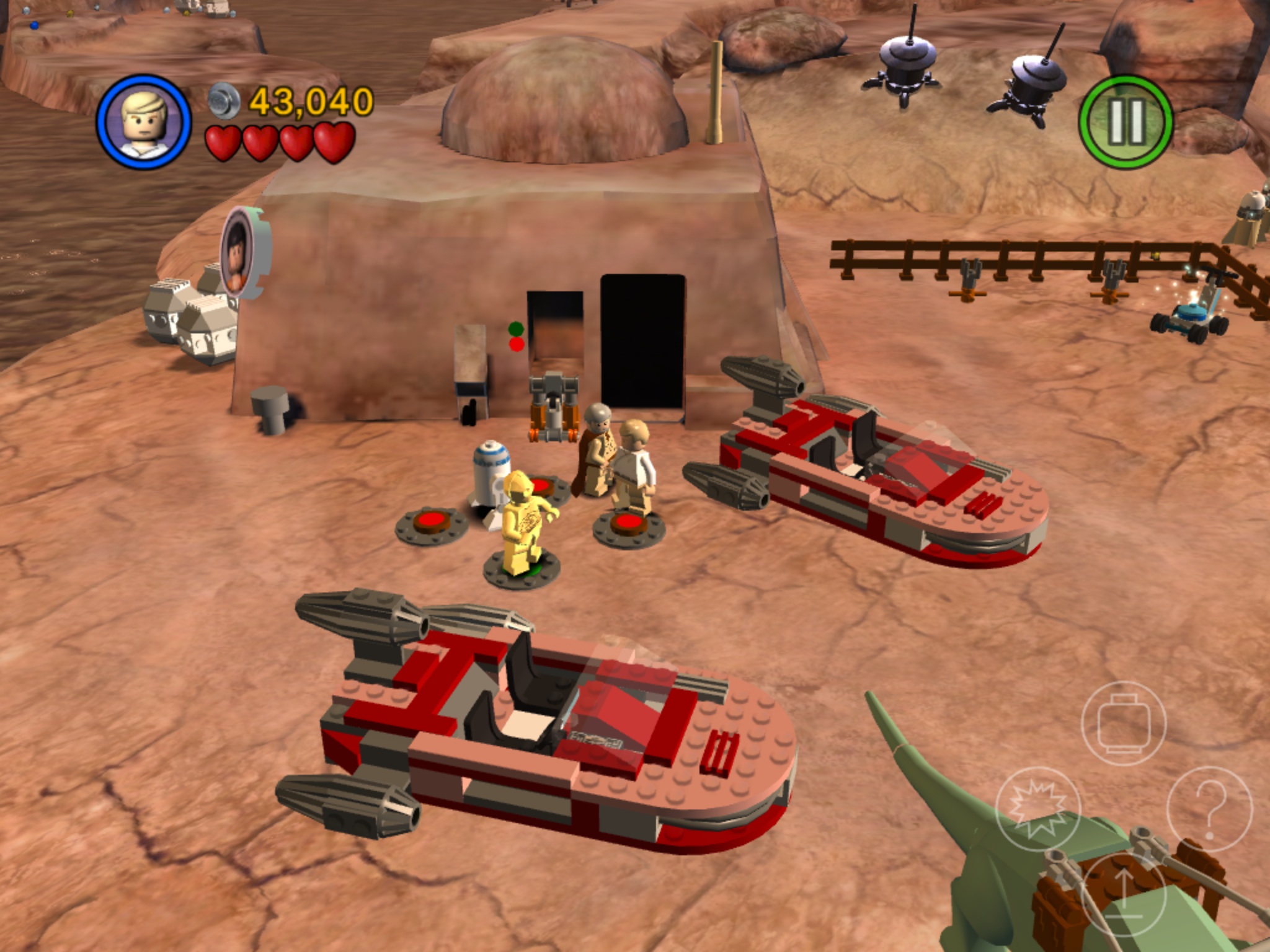This screenshot has height=952, width=1270.
Task: Switch character using the minifigure head button
Action: (1123, 723)
